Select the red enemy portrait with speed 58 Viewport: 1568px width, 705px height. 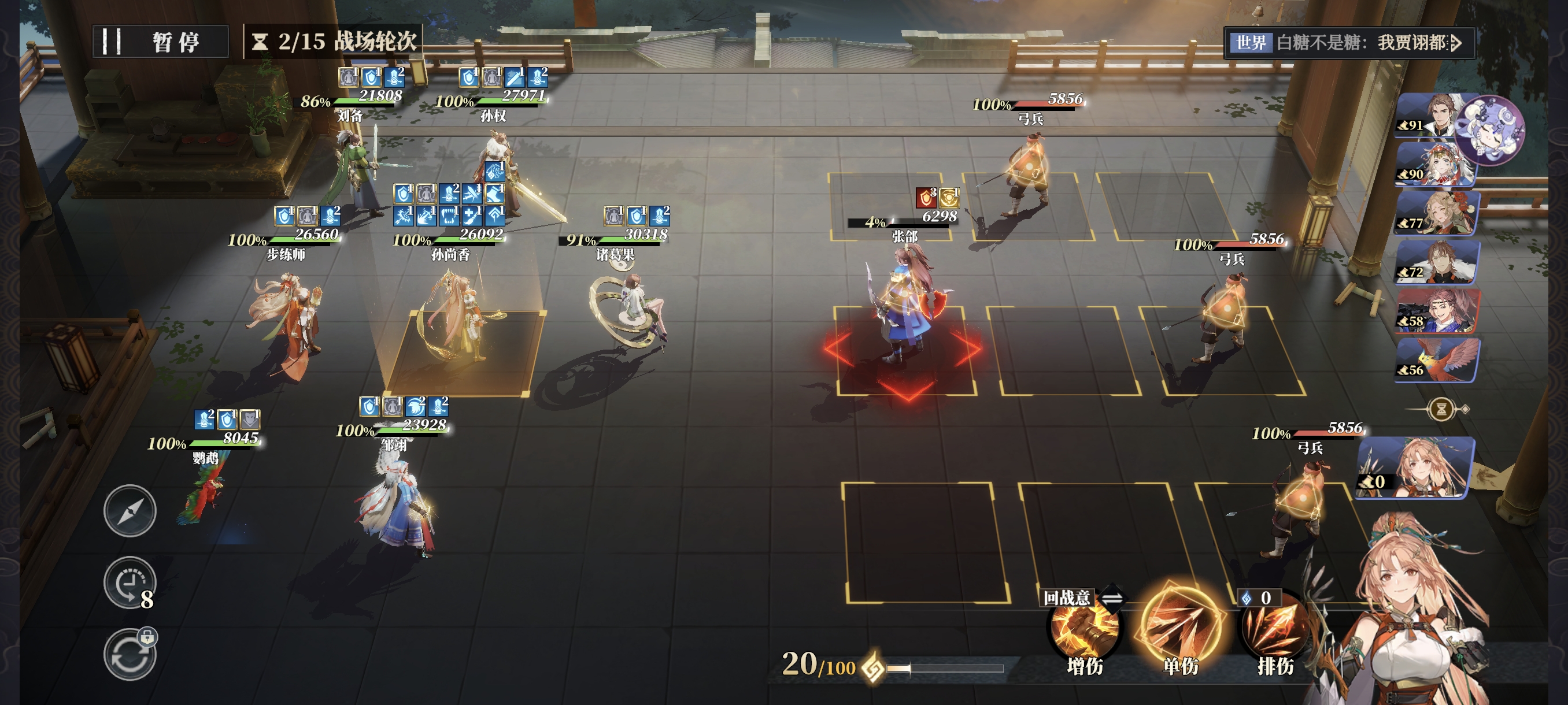[x=1437, y=311]
